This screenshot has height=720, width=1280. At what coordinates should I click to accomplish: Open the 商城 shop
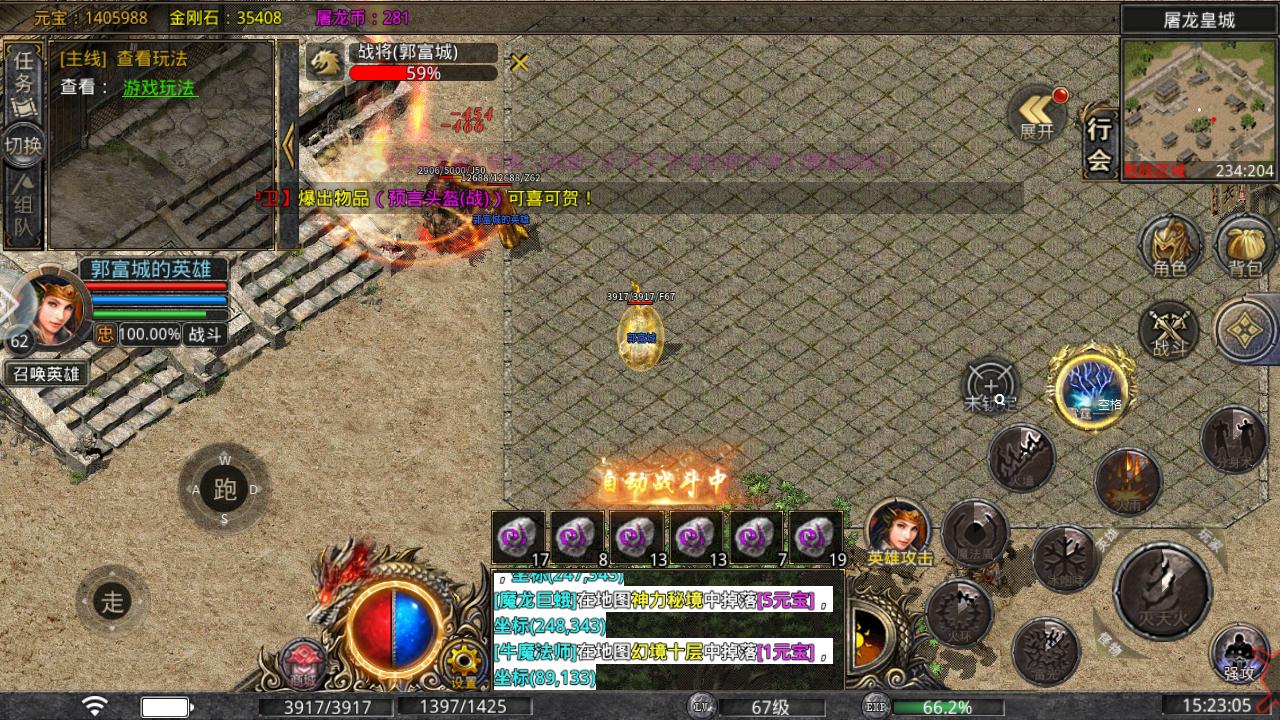tap(302, 664)
